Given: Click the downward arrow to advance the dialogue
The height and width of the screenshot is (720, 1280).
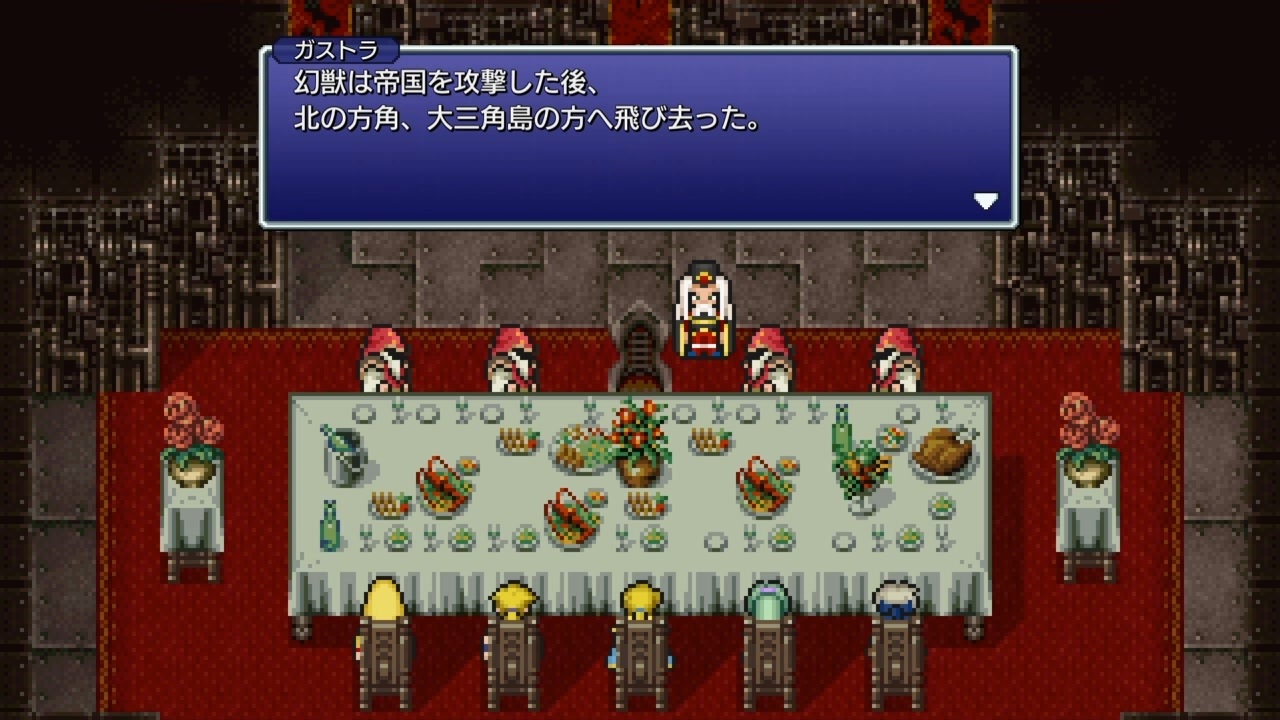Looking at the screenshot, I should [x=988, y=201].
